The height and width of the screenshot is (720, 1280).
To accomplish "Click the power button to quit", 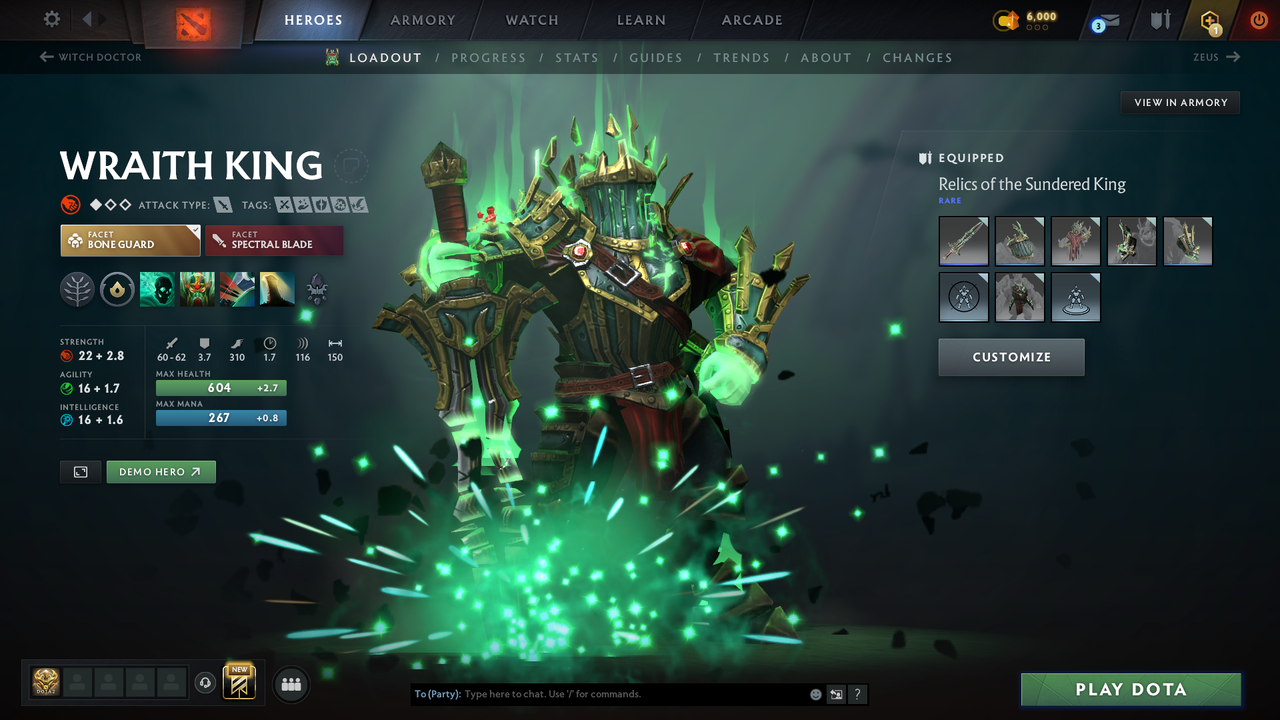I will [1259, 19].
